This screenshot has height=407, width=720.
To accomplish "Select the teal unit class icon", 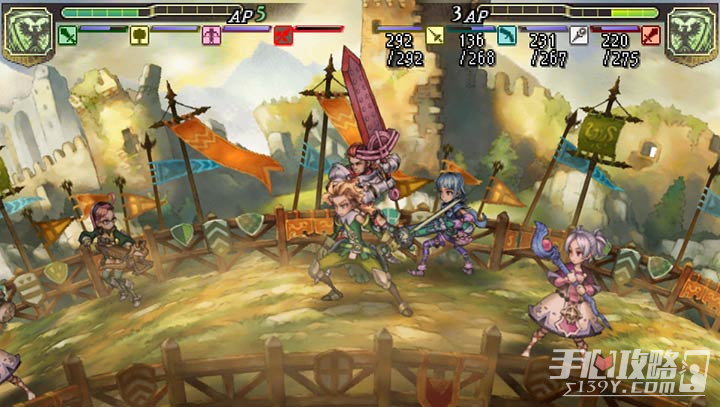I will coord(506,36).
